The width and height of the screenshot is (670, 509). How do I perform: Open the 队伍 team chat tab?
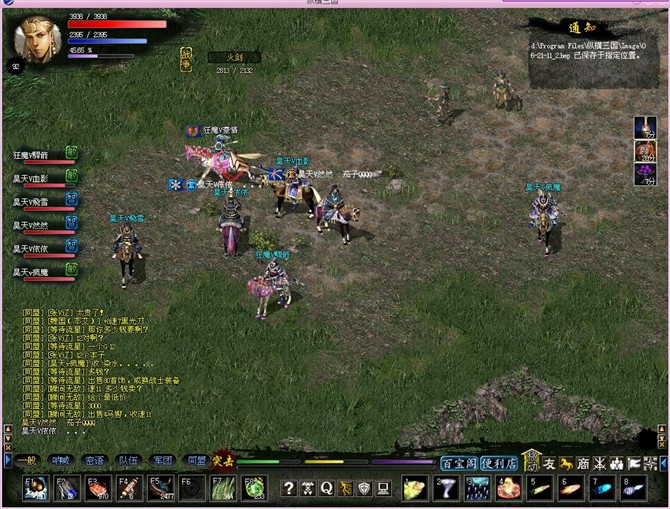click(x=127, y=461)
